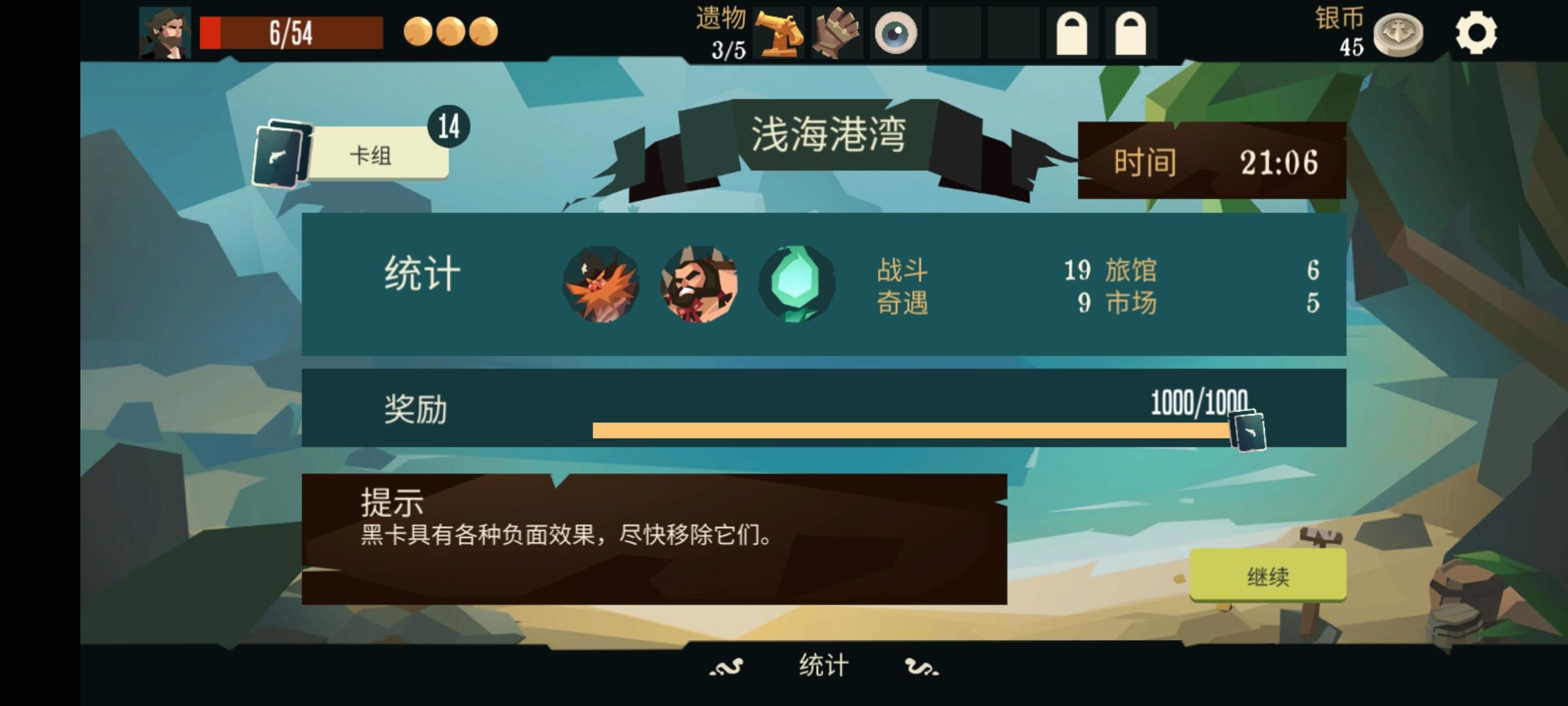Screen dimensions: 1568x706
Task: Inspect the eye relic icon
Action: click(x=894, y=34)
